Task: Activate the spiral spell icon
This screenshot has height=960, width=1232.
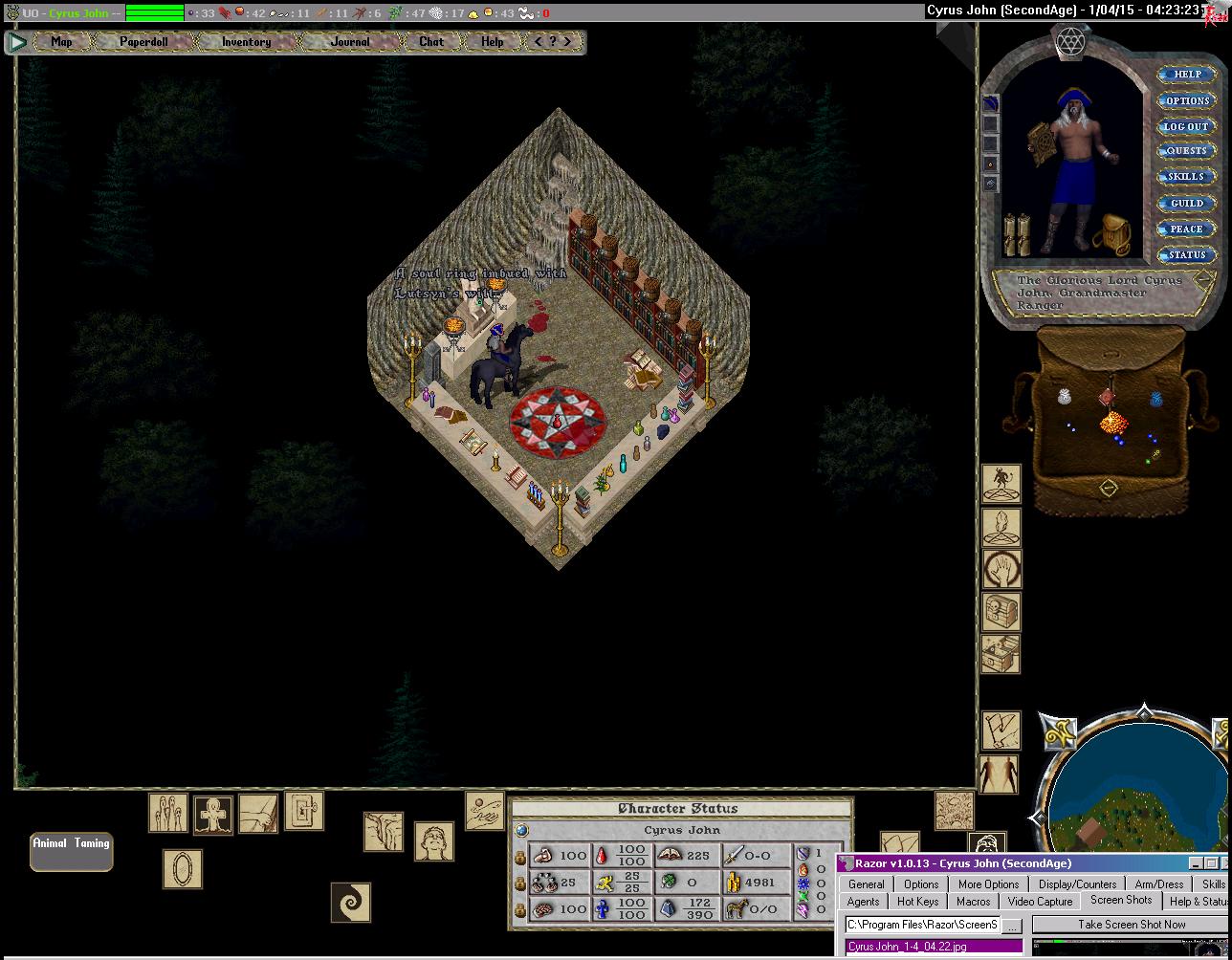Action: 350,902
